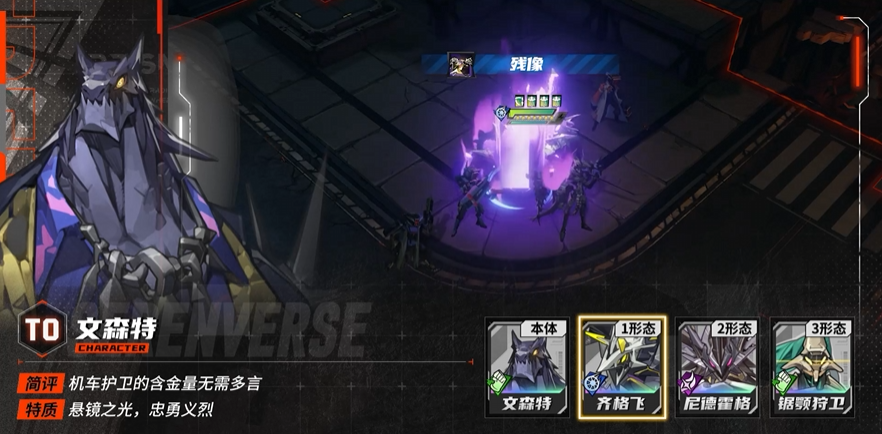
Task: Choose the 齐格飞 1形态 card
Action: [622, 368]
